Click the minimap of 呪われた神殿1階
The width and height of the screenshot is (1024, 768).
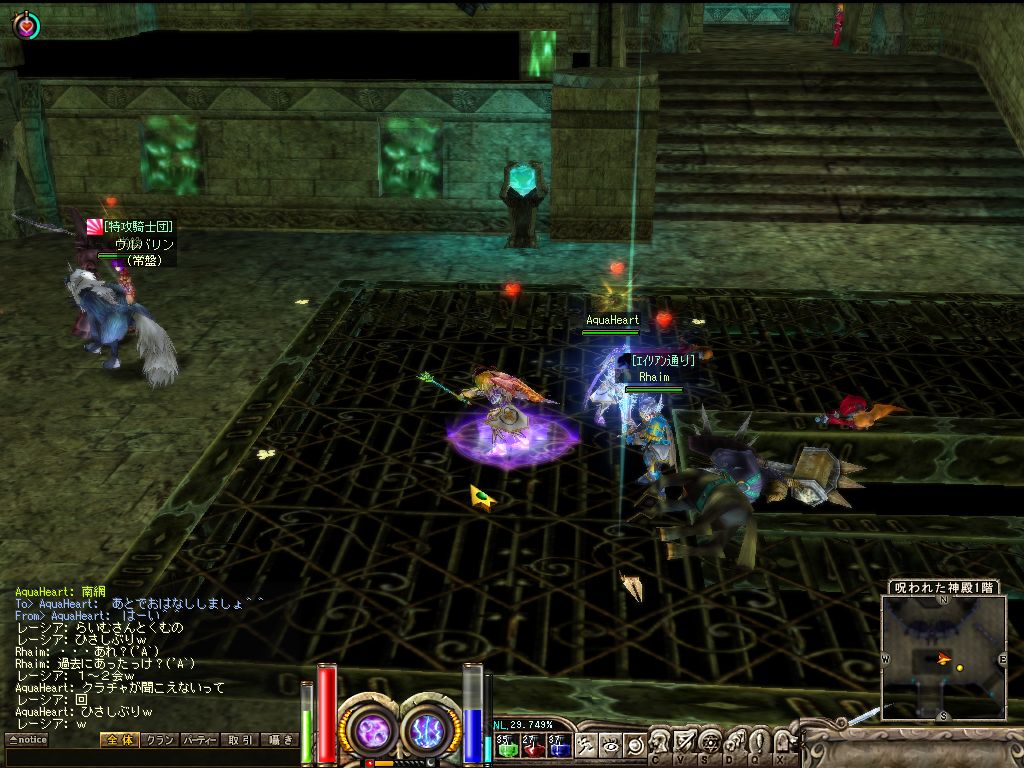[x=943, y=657]
